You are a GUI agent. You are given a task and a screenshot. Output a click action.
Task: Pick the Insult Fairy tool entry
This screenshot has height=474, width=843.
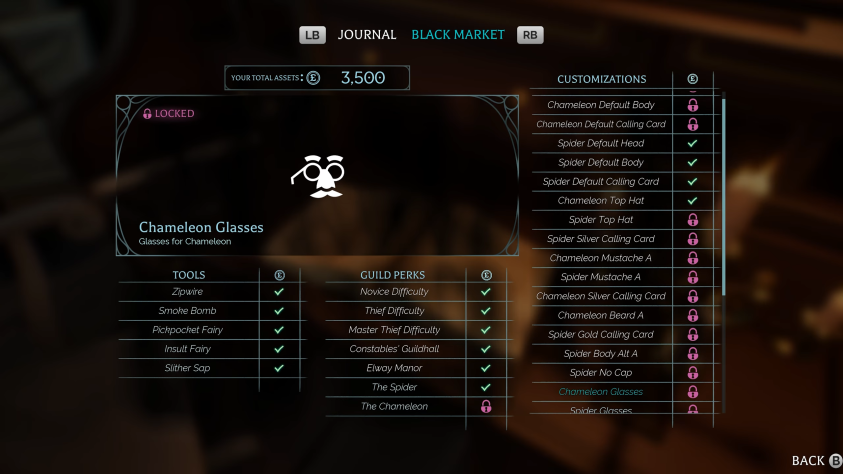tap(188, 349)
